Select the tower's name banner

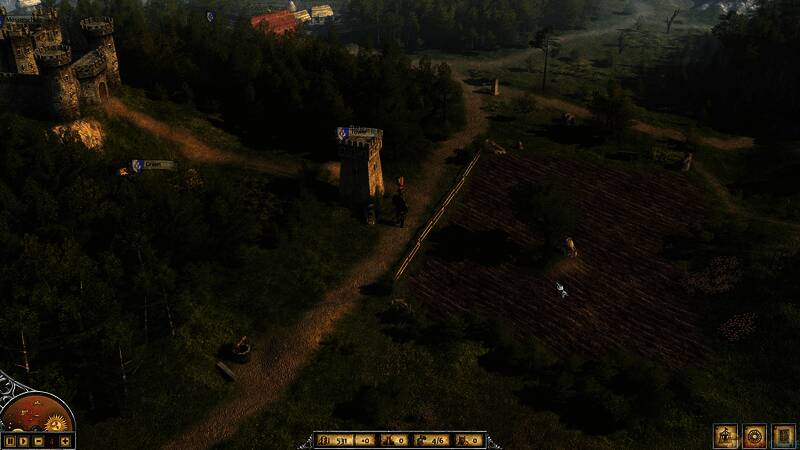(x=360, y=132)
